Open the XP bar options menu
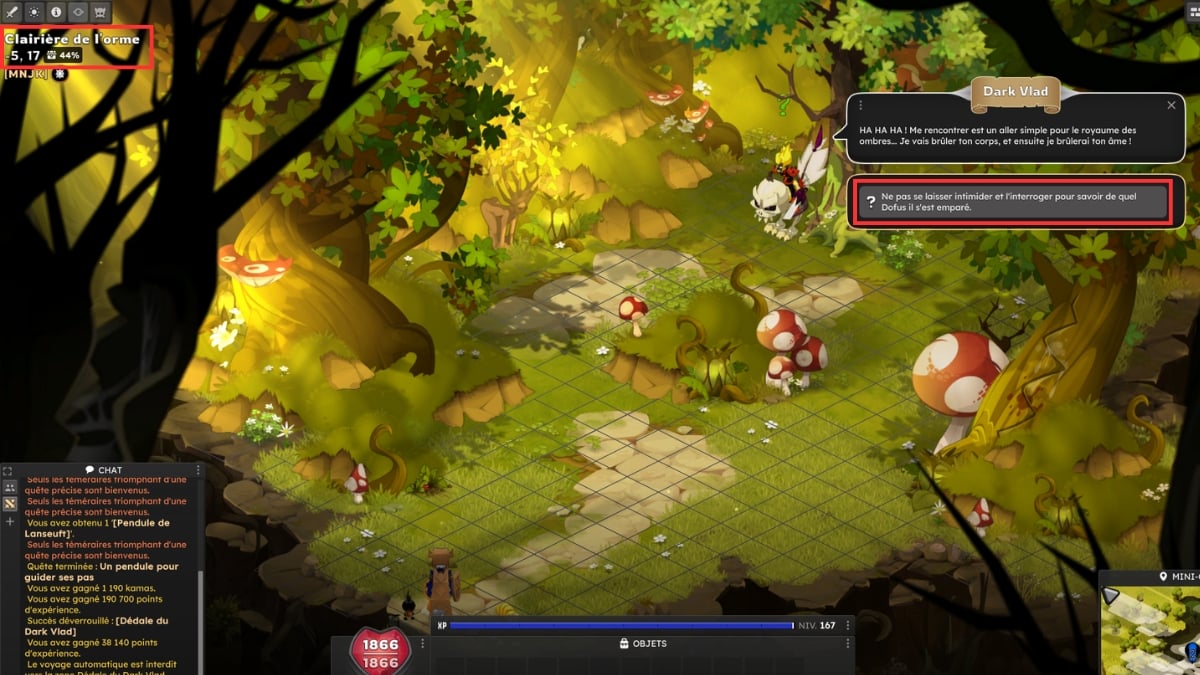1200x675 pixels. [x=849, y=625]
